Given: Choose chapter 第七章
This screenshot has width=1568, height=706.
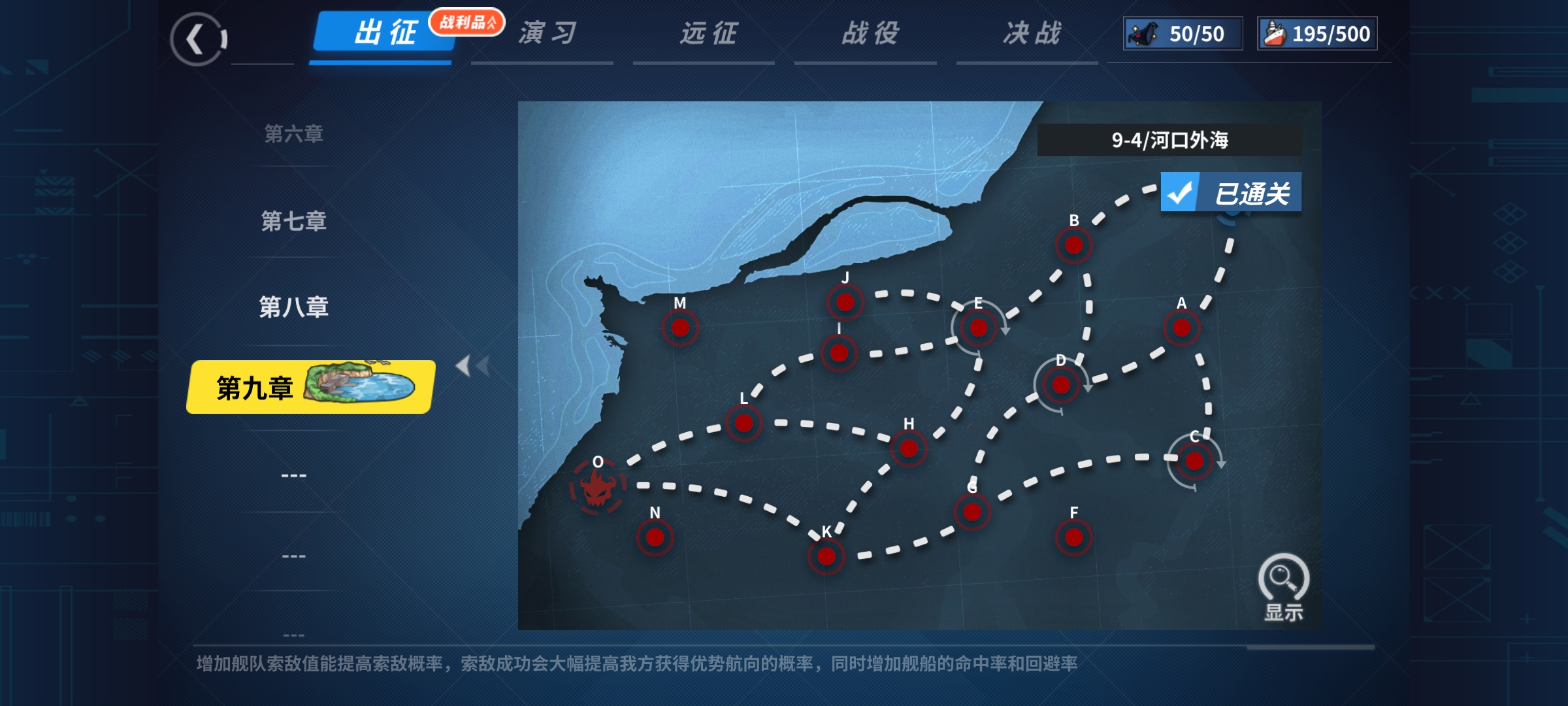Looking at the screenshot, I should 293,221.
